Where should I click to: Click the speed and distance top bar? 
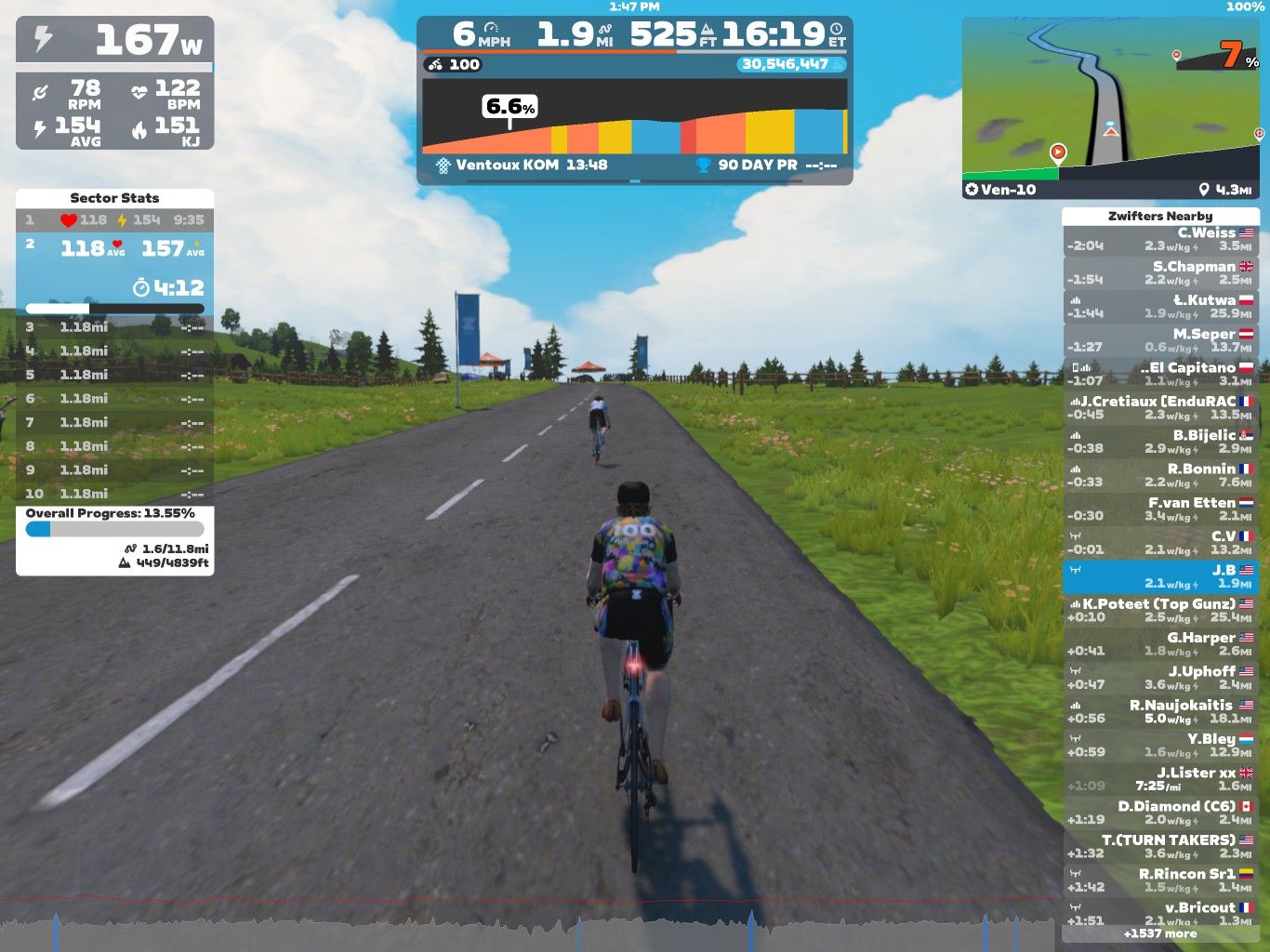coord(634,35)
